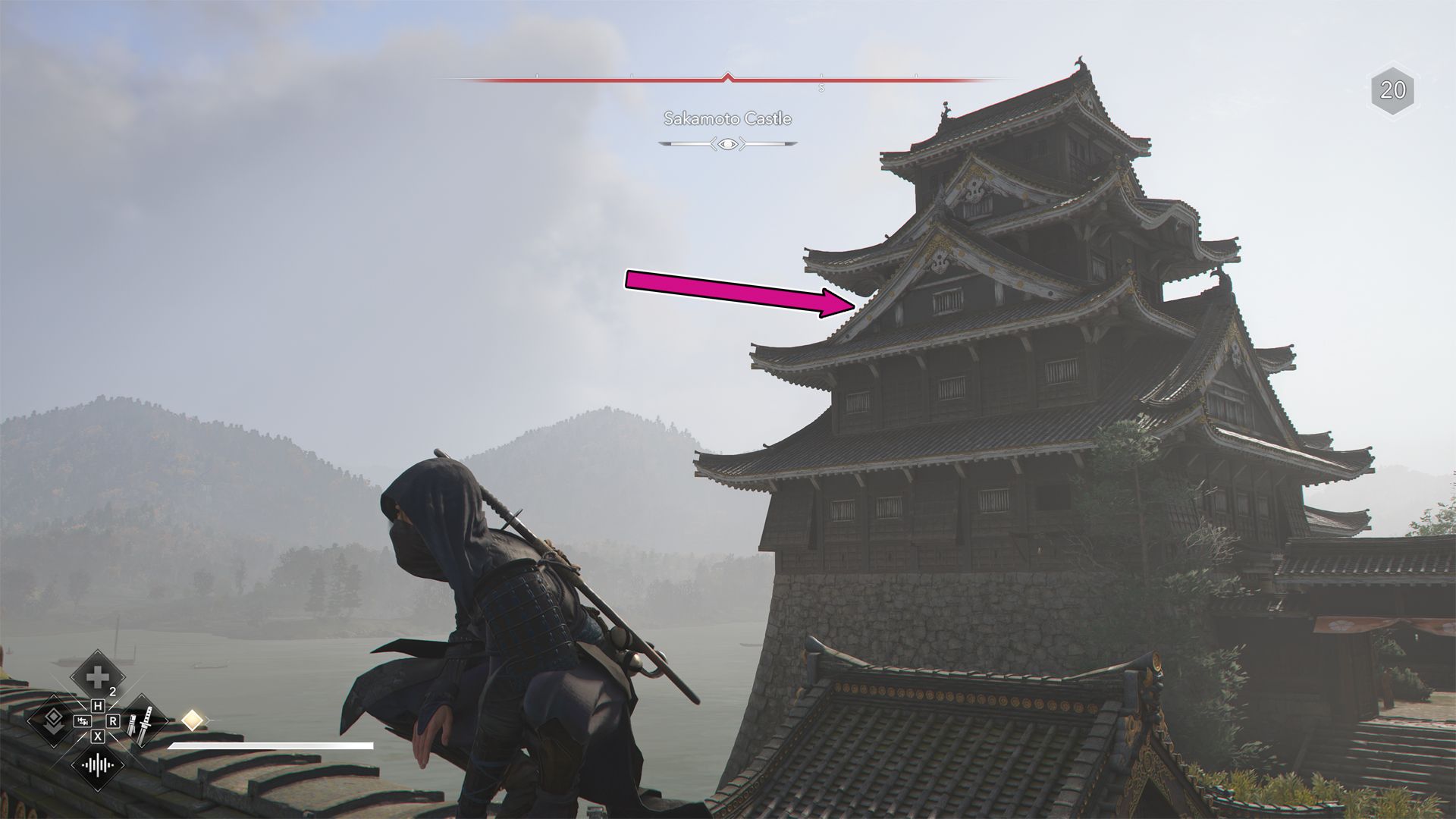This screenshot has width=1456, height=819.
Task: Click the peak marker on the compass bar
Action: point(727,76)
